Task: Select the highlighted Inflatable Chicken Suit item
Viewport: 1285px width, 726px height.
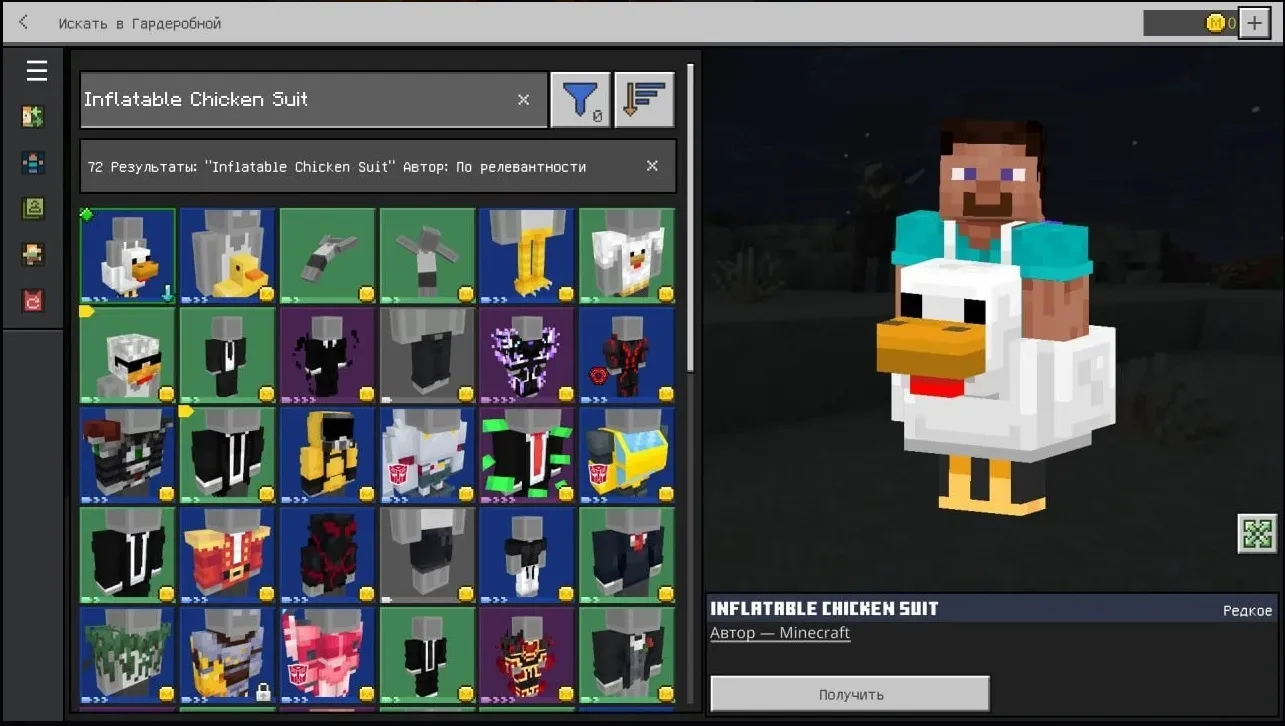Action: click(127, 255)
